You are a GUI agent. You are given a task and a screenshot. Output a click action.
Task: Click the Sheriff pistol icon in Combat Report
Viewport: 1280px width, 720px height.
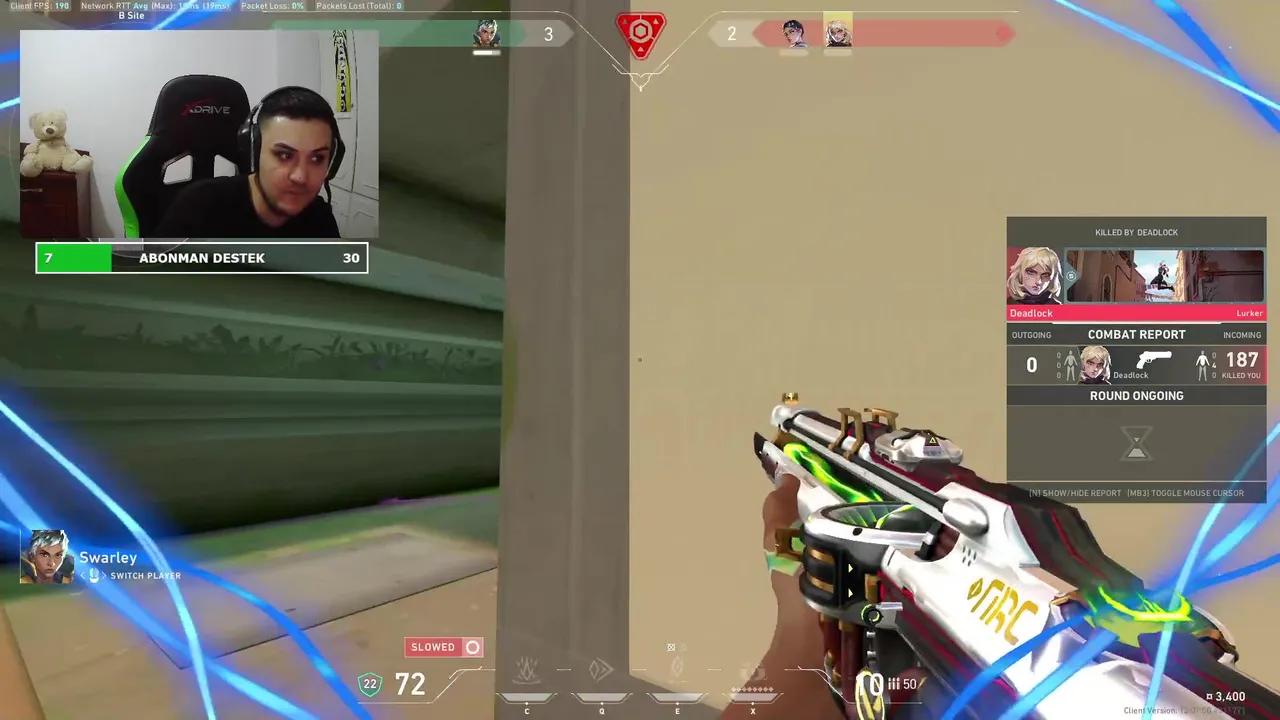pos(1156,358)
